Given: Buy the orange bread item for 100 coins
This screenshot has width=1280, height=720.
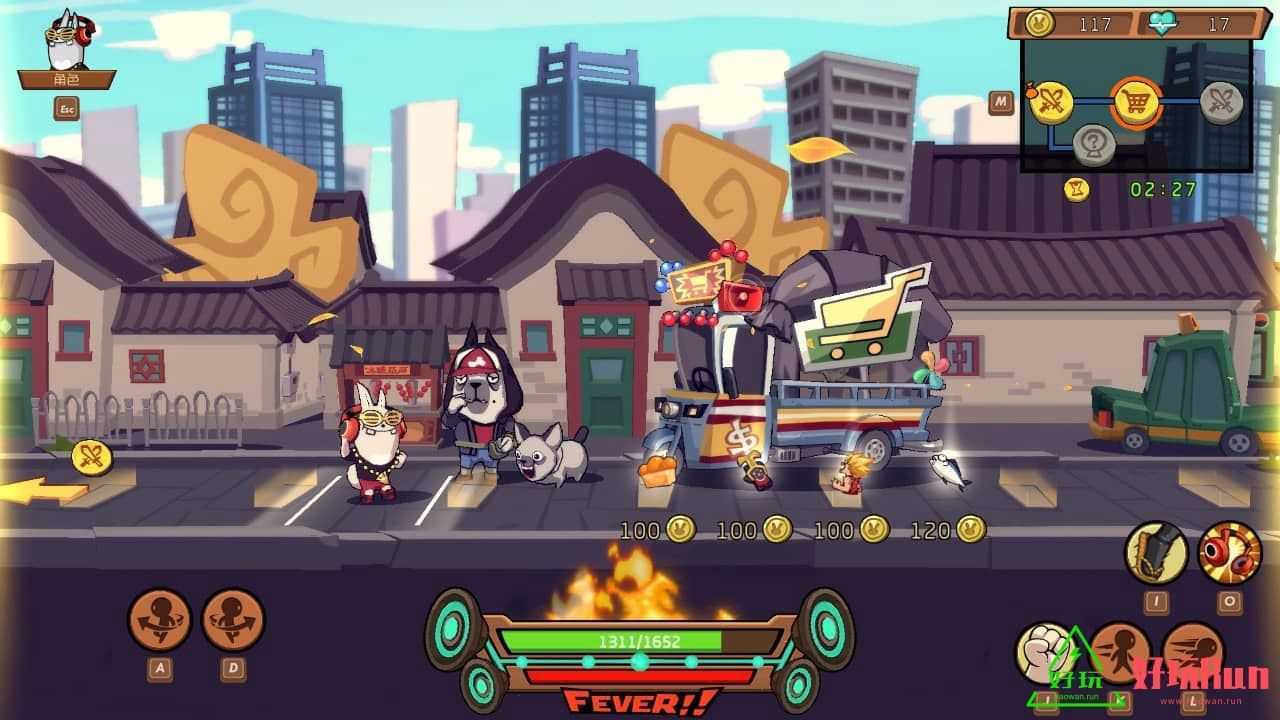Looking at the screenshot, I should (x=656, y=473).
